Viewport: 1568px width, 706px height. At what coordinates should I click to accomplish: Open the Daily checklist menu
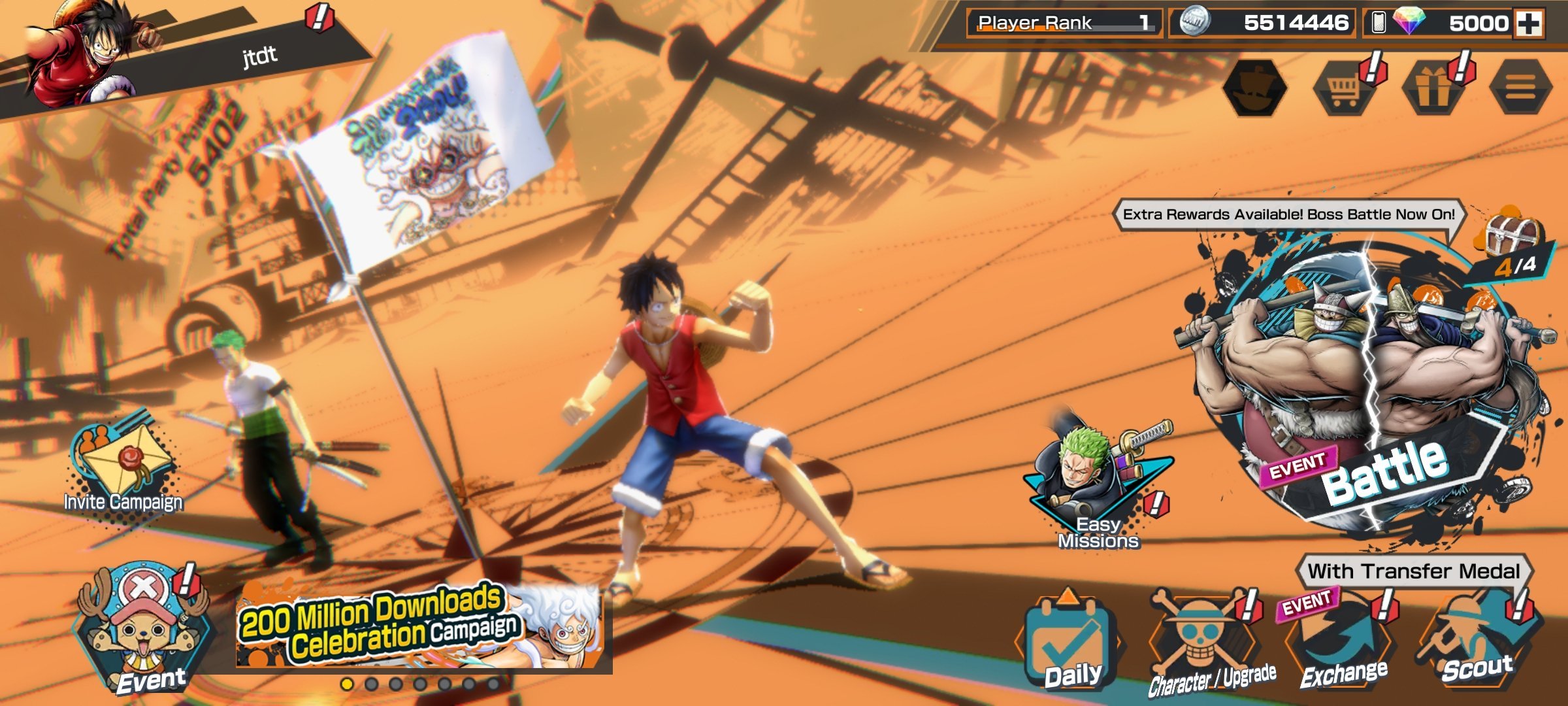(x=1070, y=644)
